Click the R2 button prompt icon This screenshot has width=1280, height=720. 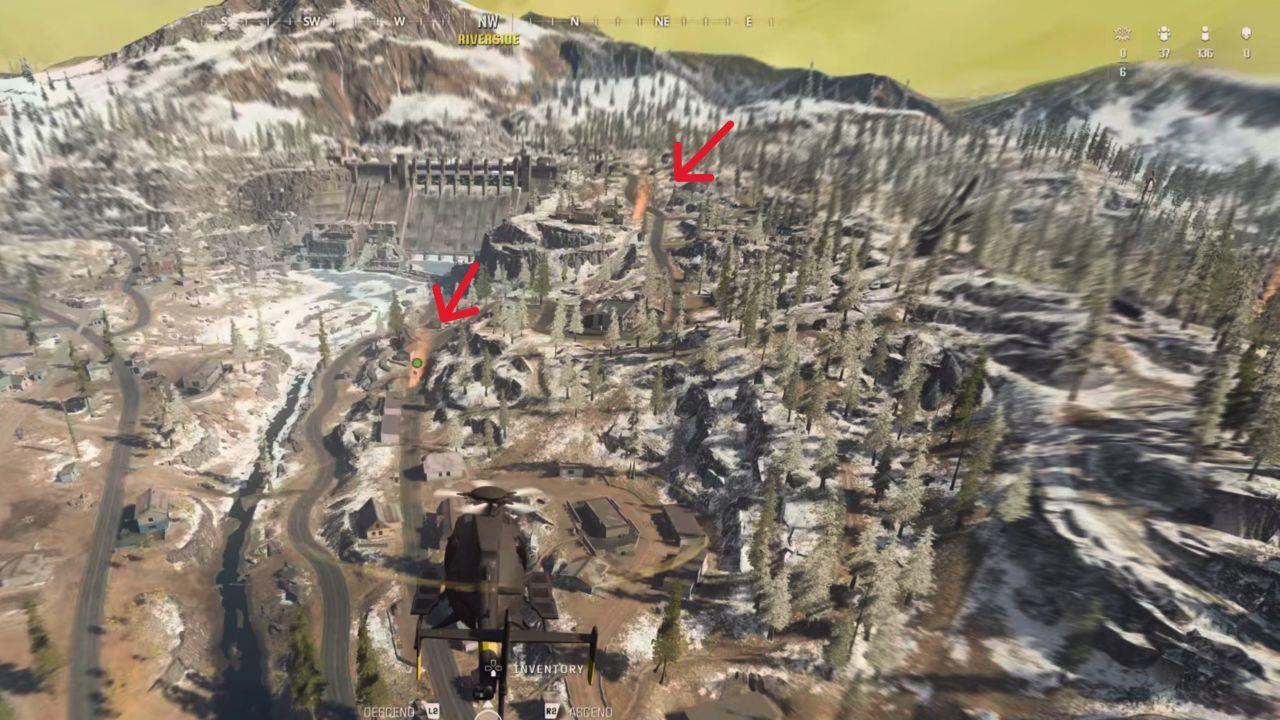click(x=551, y=711)
